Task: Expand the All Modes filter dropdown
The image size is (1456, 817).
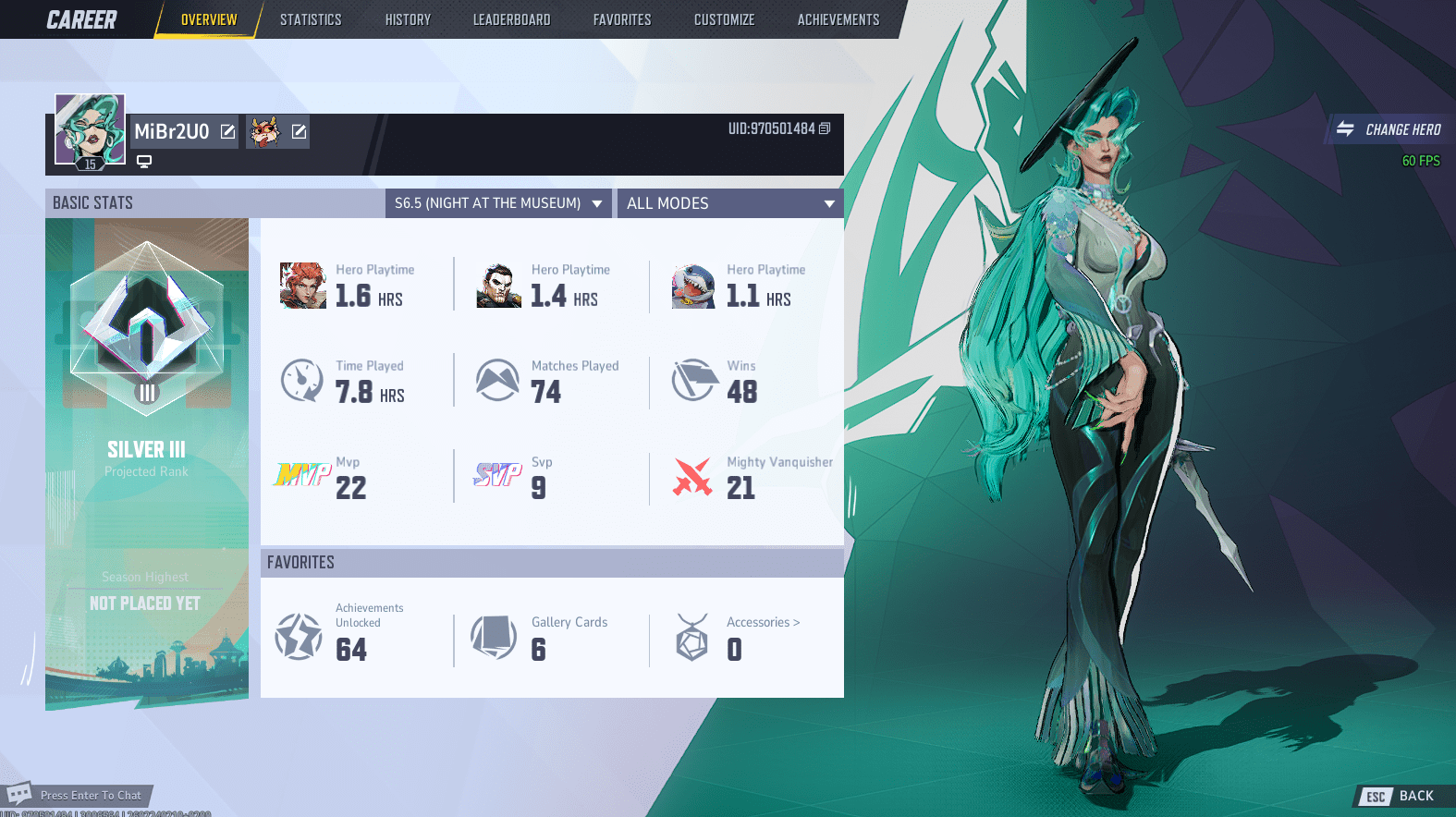Action: [x=729, y=202]
